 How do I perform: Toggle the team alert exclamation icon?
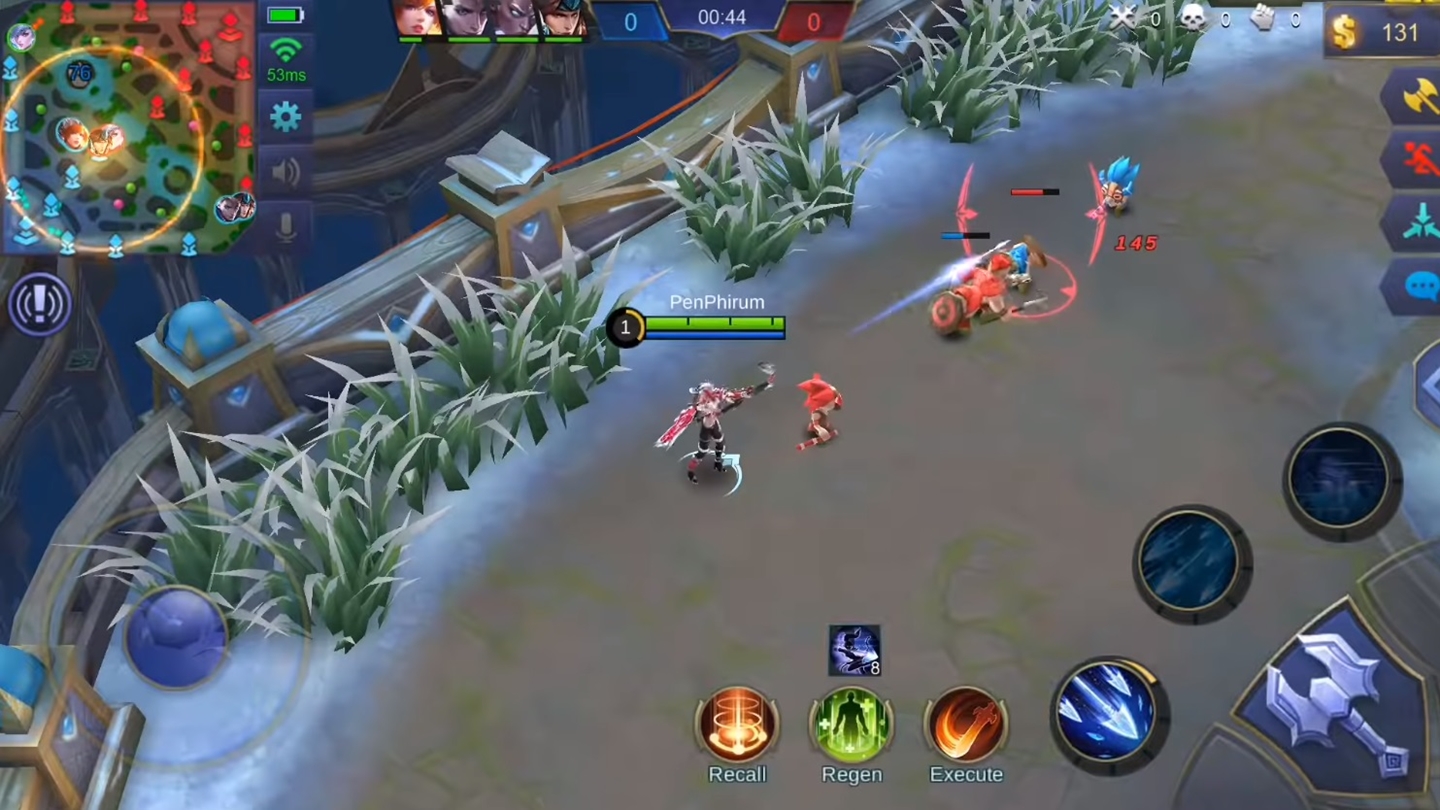(x=38, y=303)
